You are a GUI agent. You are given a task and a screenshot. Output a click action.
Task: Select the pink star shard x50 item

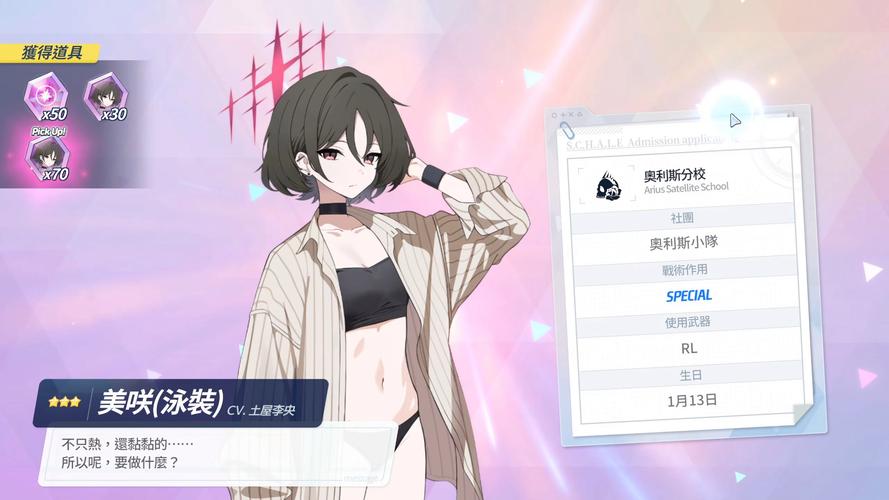point(45,96)
